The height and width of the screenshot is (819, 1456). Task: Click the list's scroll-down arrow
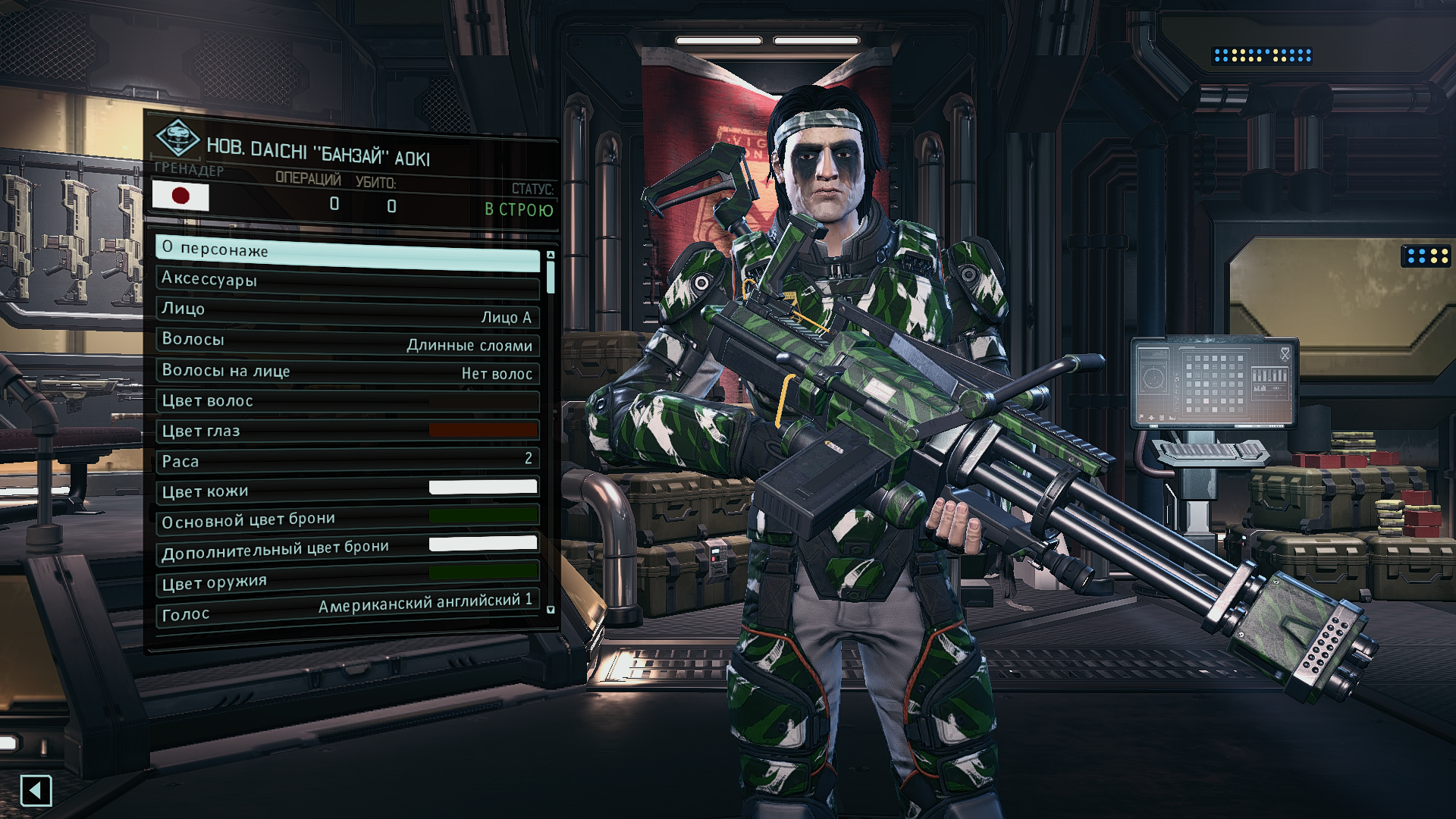click(x=551, y=609)
